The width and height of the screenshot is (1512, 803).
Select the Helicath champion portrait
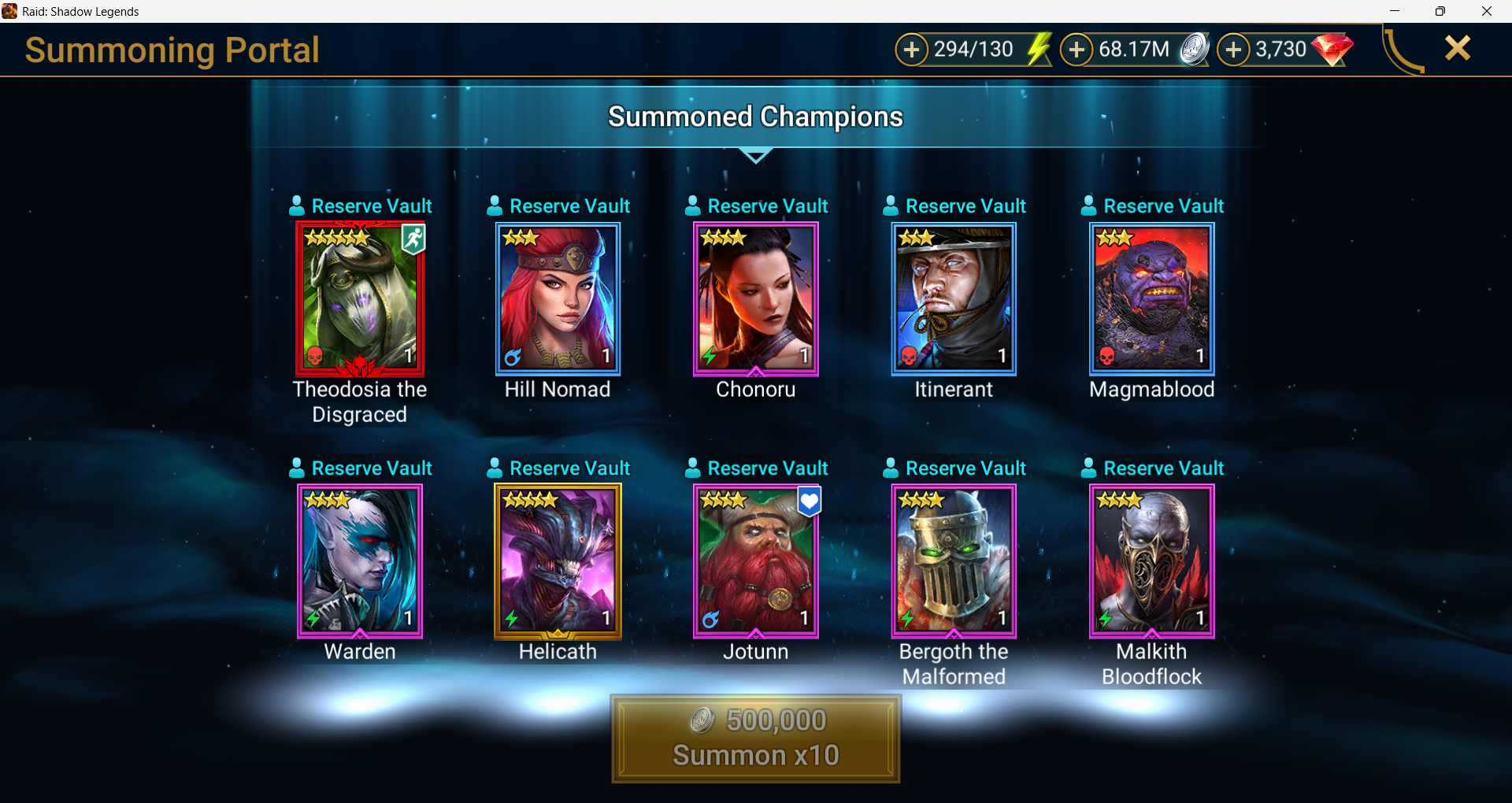tap(558, 561)
